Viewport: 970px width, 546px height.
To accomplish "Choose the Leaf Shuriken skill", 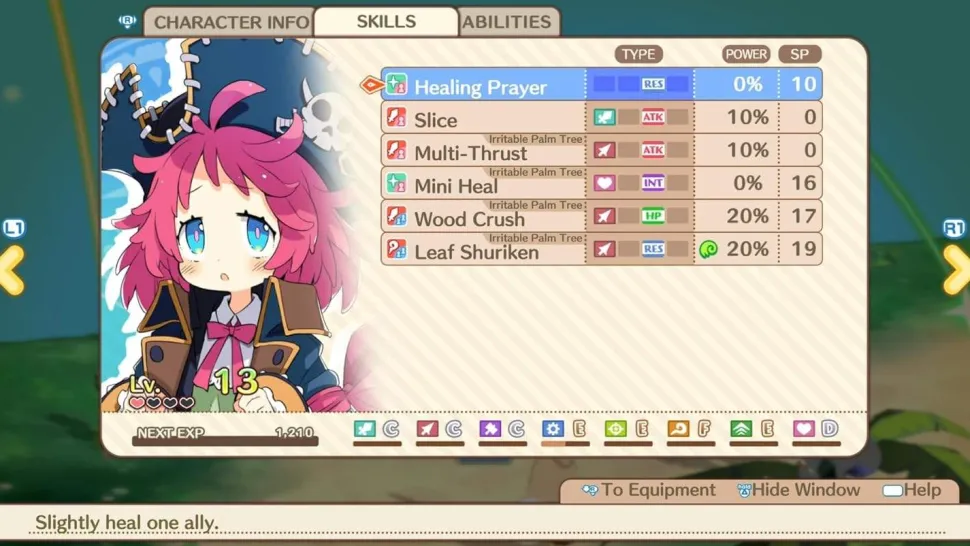I will (476, 251).
